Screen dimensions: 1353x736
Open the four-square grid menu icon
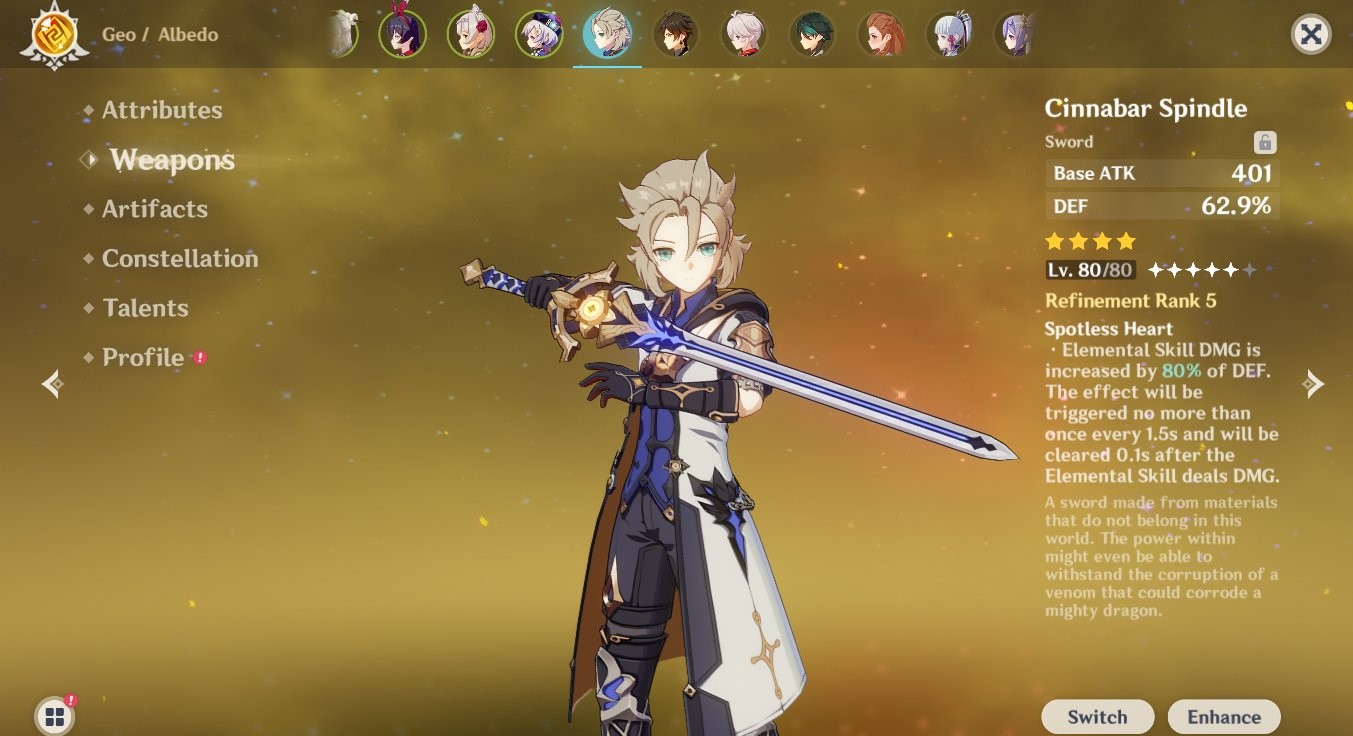click(54, 716)
